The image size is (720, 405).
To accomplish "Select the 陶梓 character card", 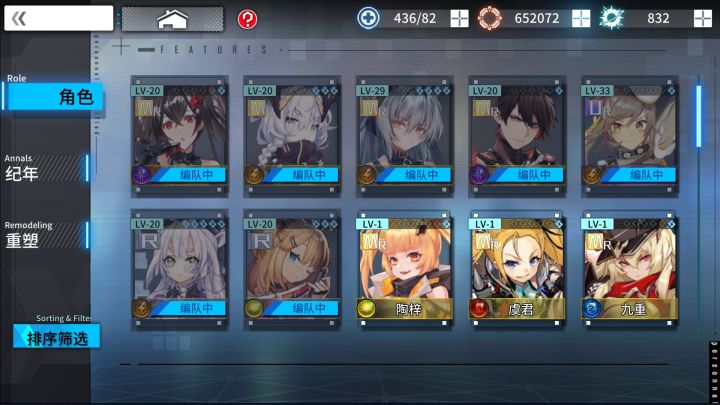I will [x=404, y=265].
